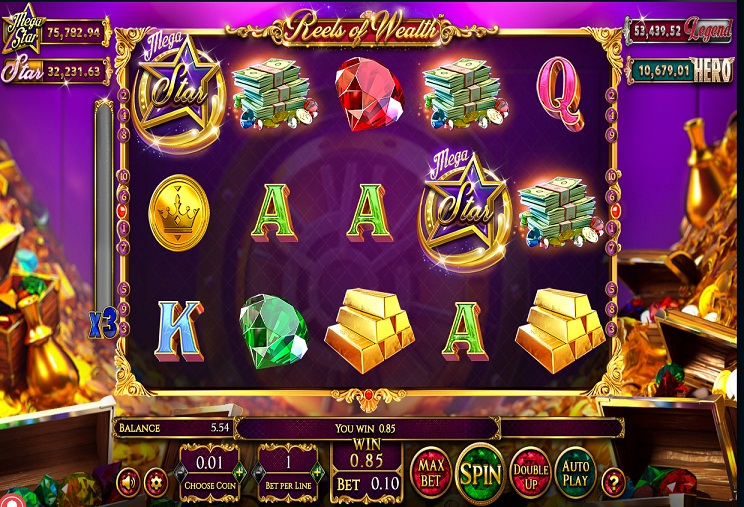Increase coin value with Choose Coin plus
Image resolution: width=744 pixels, height=507 pixels.
pos(238,472)
